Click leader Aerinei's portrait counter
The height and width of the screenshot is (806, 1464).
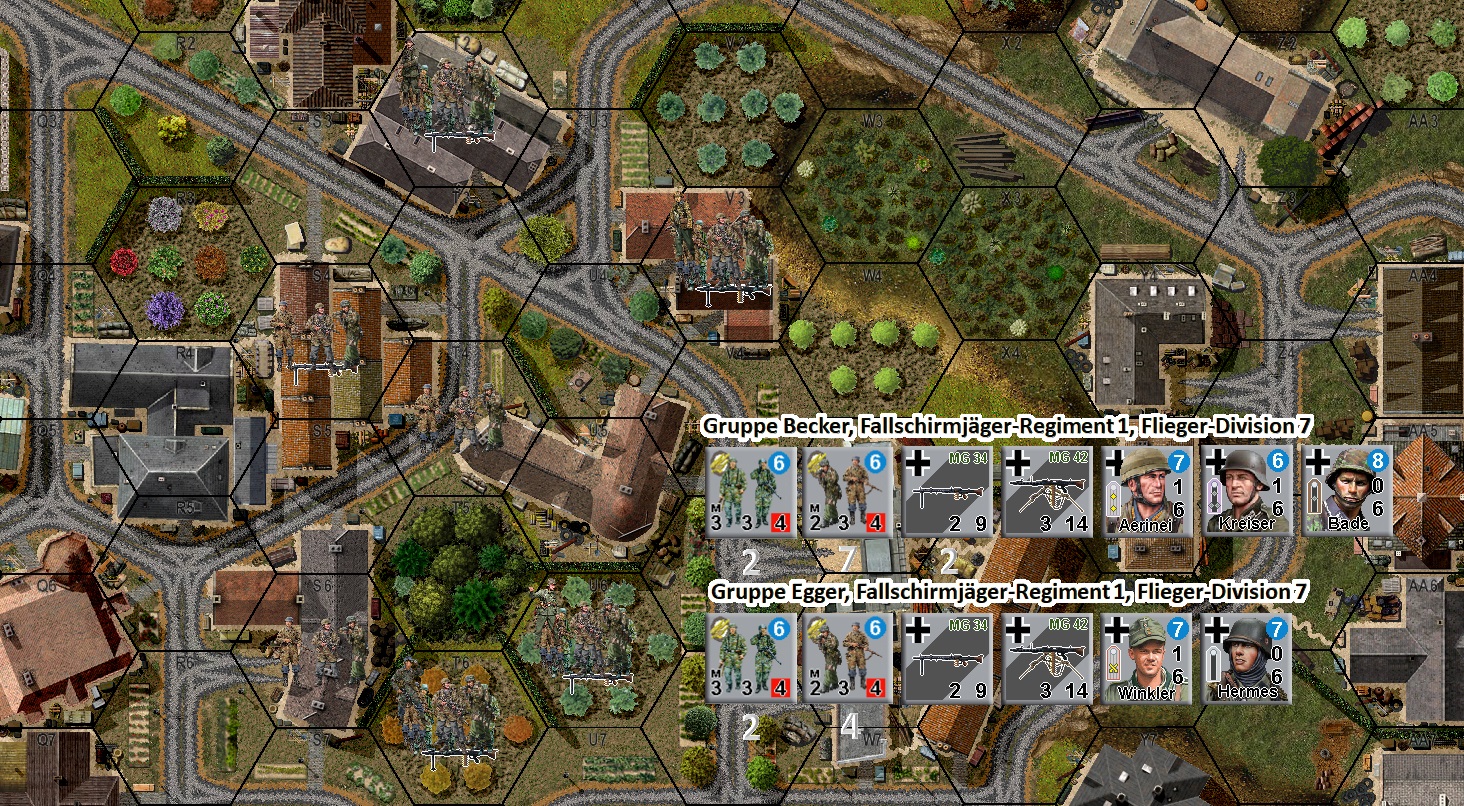[1145, 492]
